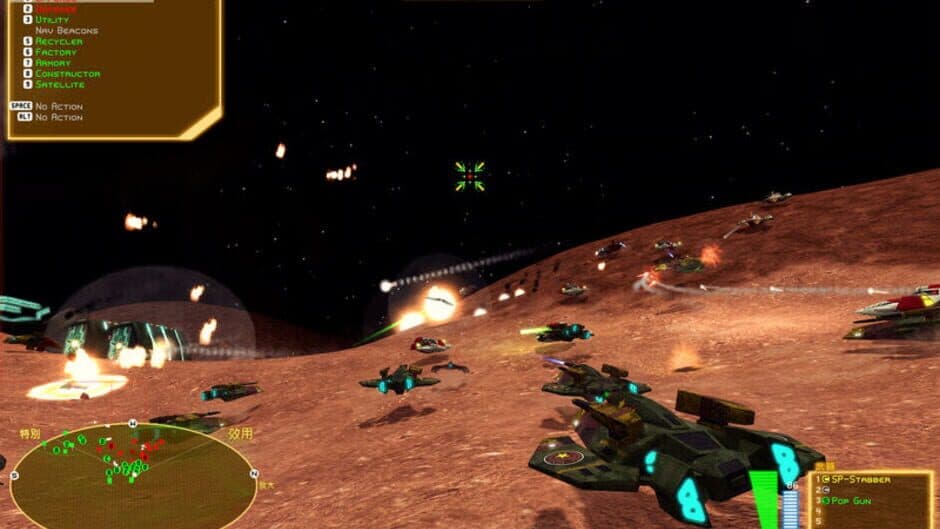This screenshot has height=529, width=940.
Task: Select Utility in the command menu
Action: coord(52,20)
